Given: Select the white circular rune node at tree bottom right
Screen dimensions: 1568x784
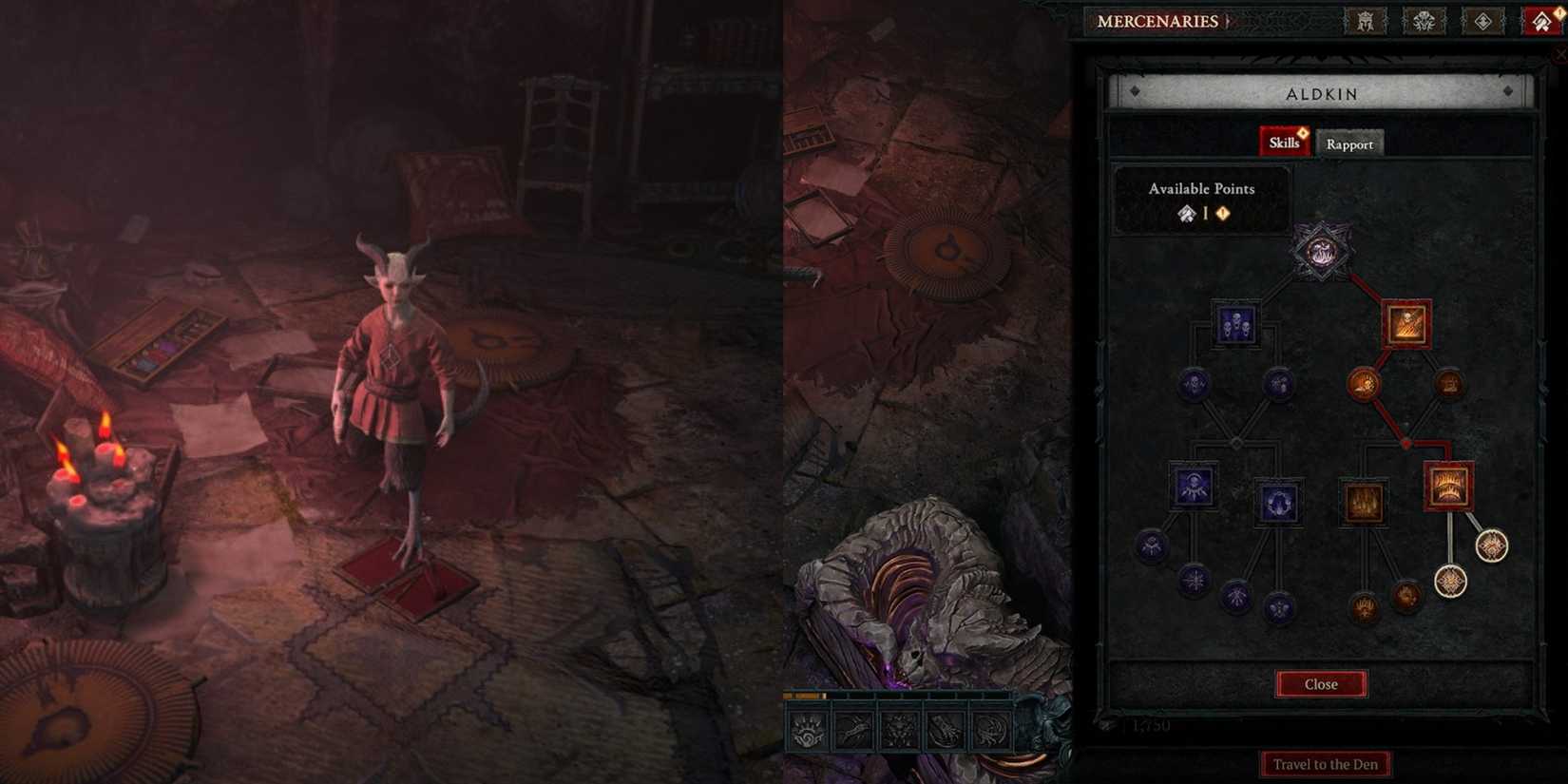Looking at the screenshot, I should pos(1490,547).
